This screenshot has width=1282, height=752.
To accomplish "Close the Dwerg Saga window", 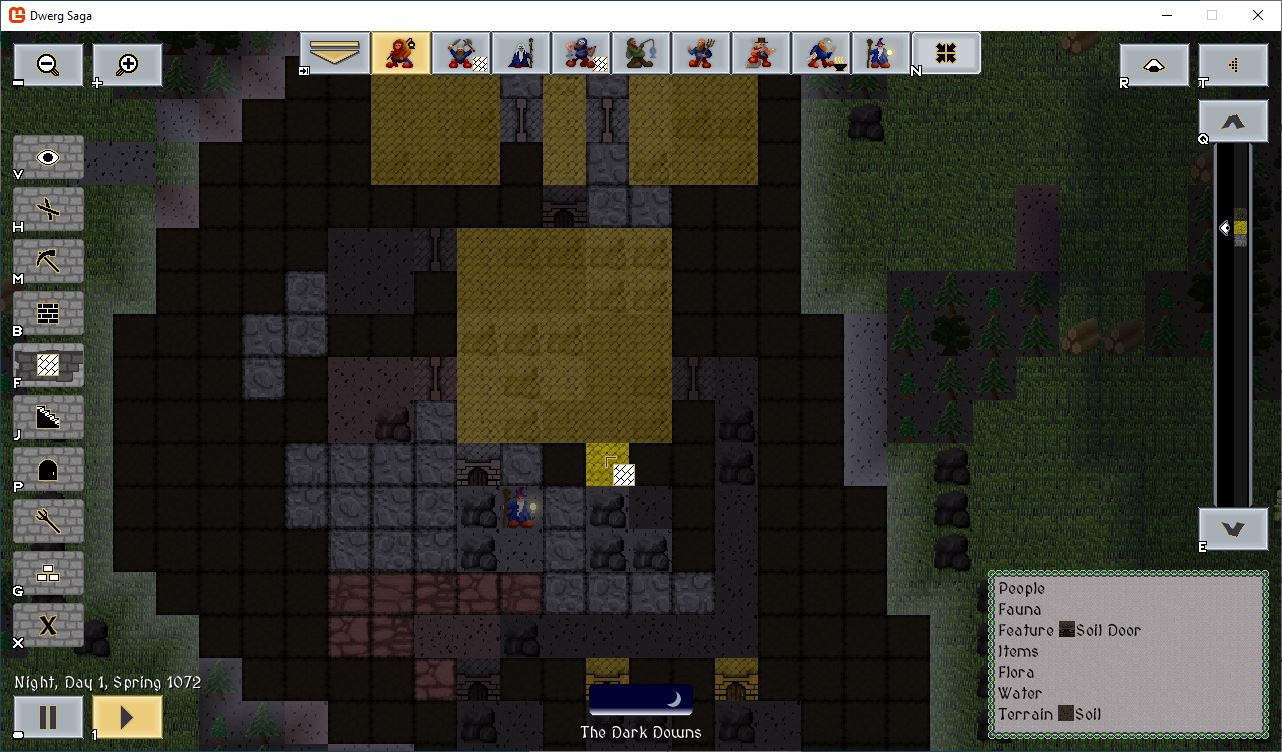I will click(x=1258, y=15).
